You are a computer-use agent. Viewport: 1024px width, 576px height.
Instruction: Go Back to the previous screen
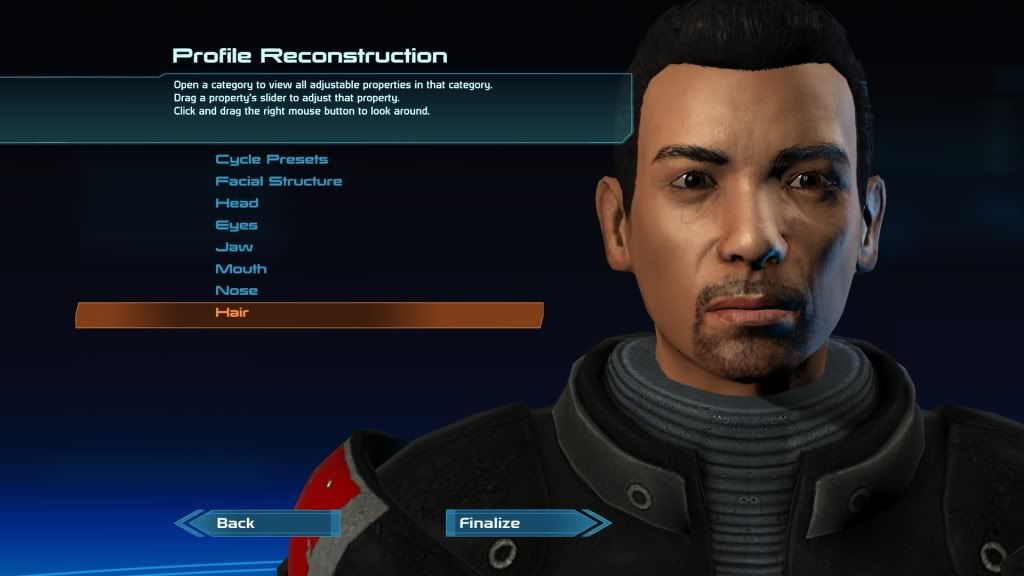(x=237, y=523)
